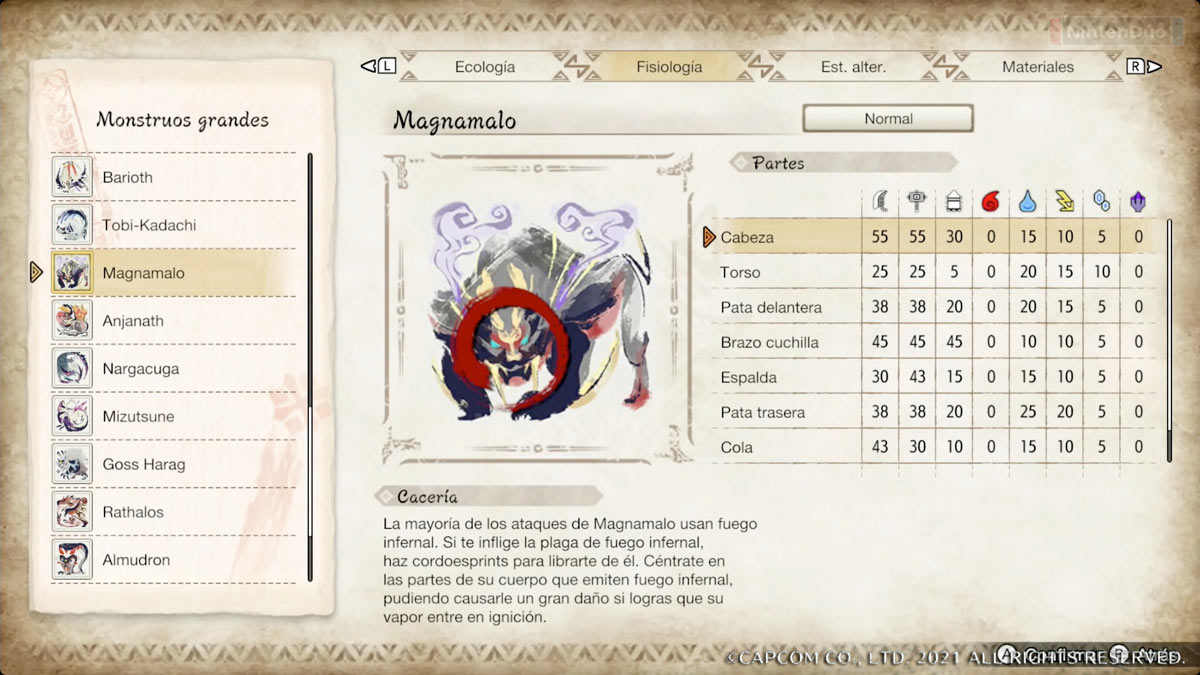This screenshot has width=1200, height=675.
Task: Open the Fisiología tab
Action: 669,67
